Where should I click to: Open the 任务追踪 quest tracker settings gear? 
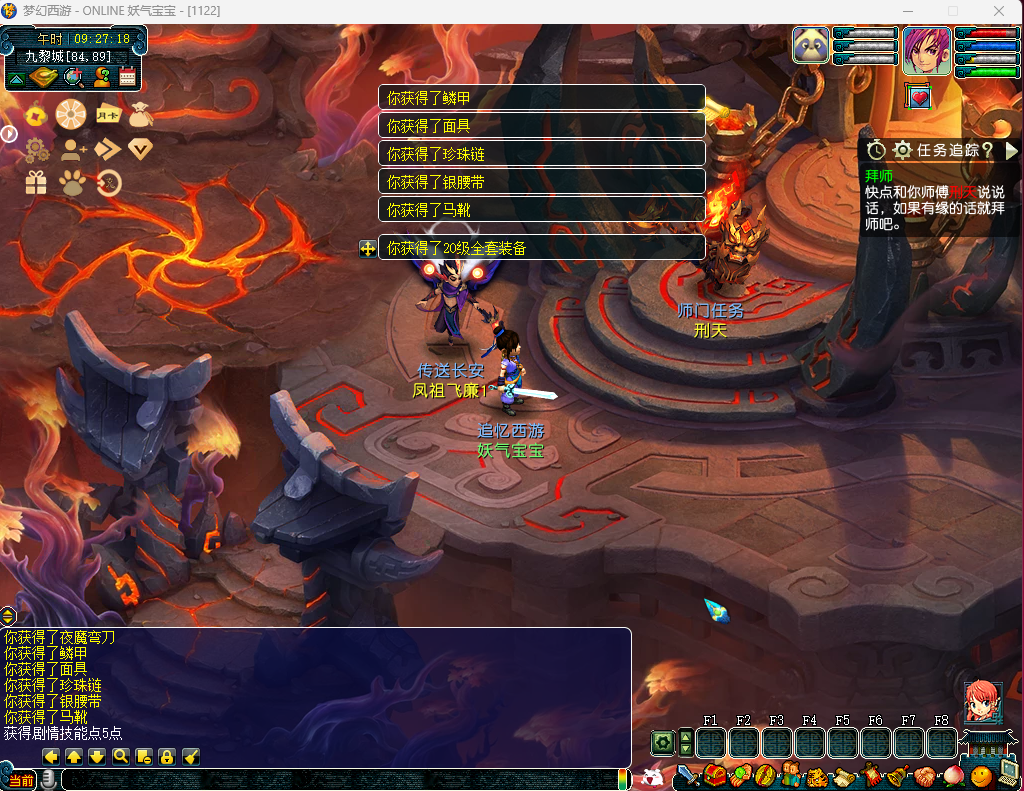tap(903, 150)
